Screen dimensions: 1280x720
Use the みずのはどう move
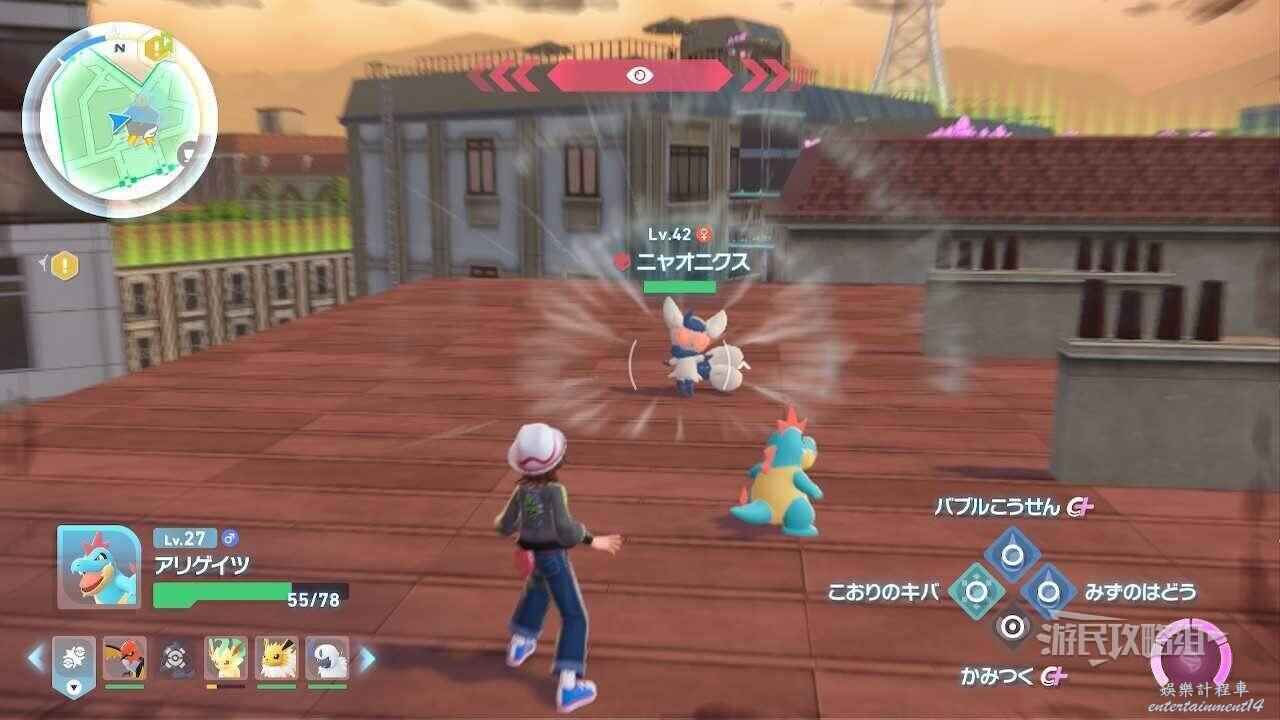click(1048, 591)
